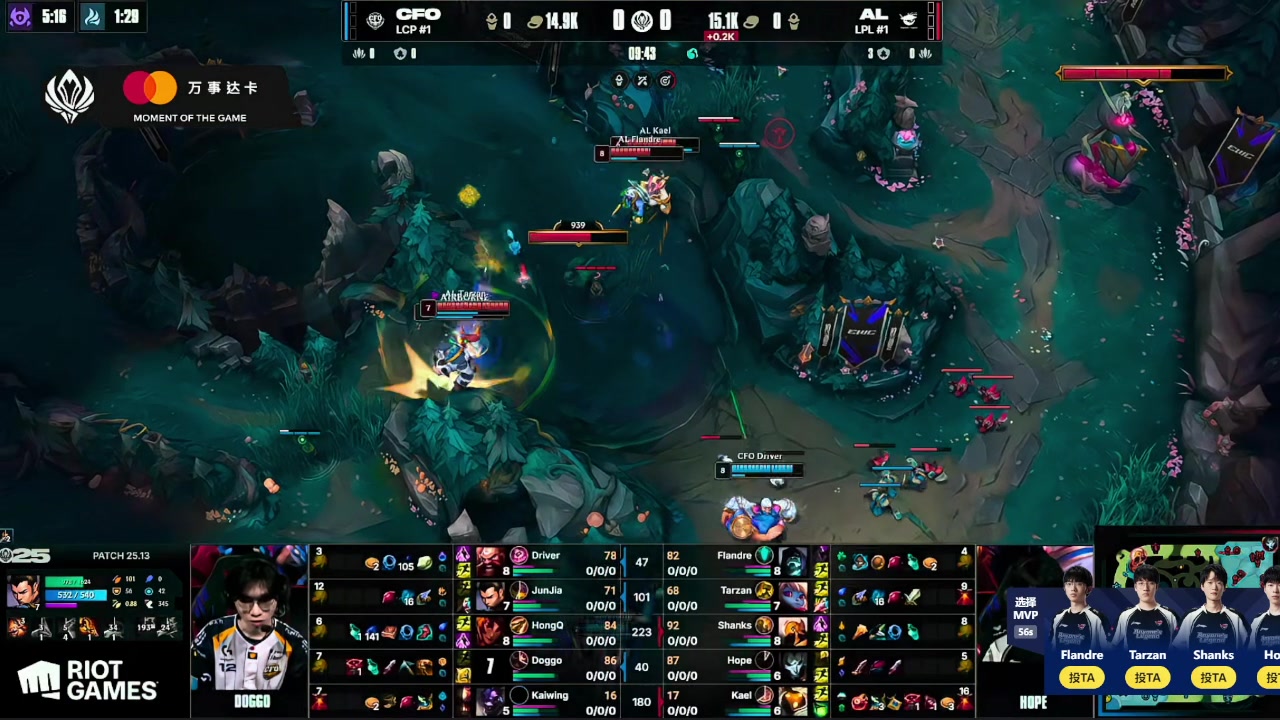Select Kaiwing's champion portrait

[490, 702]
